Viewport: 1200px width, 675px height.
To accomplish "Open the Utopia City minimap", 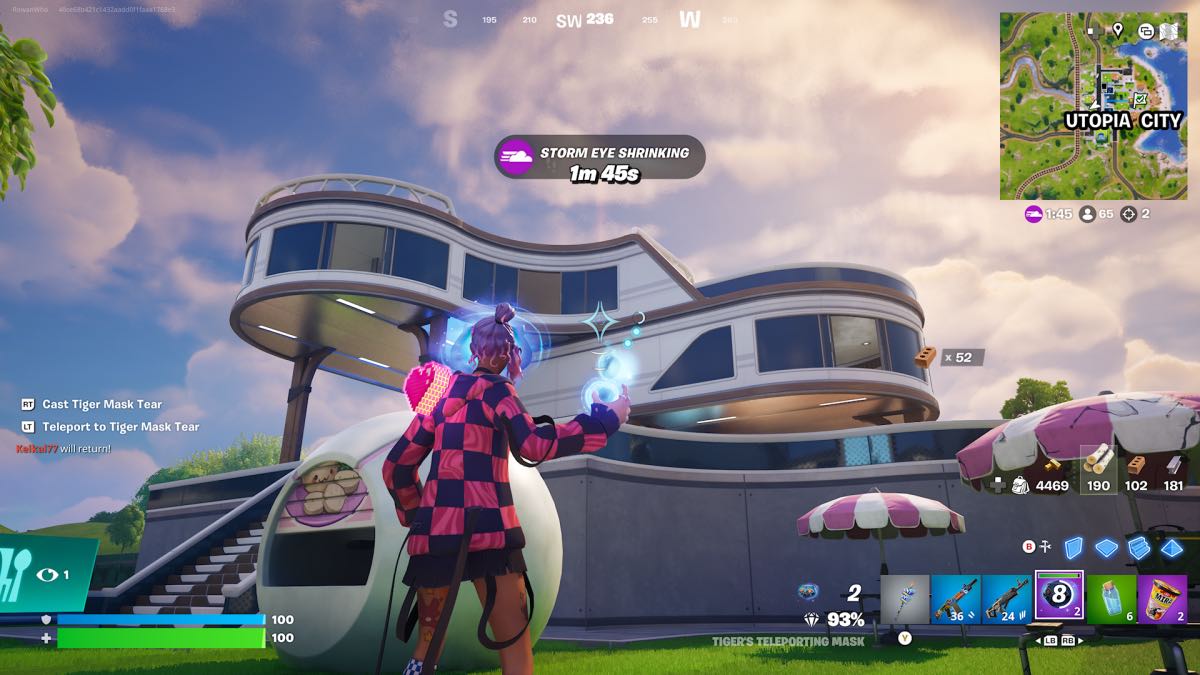I will tap(1093, 106).
